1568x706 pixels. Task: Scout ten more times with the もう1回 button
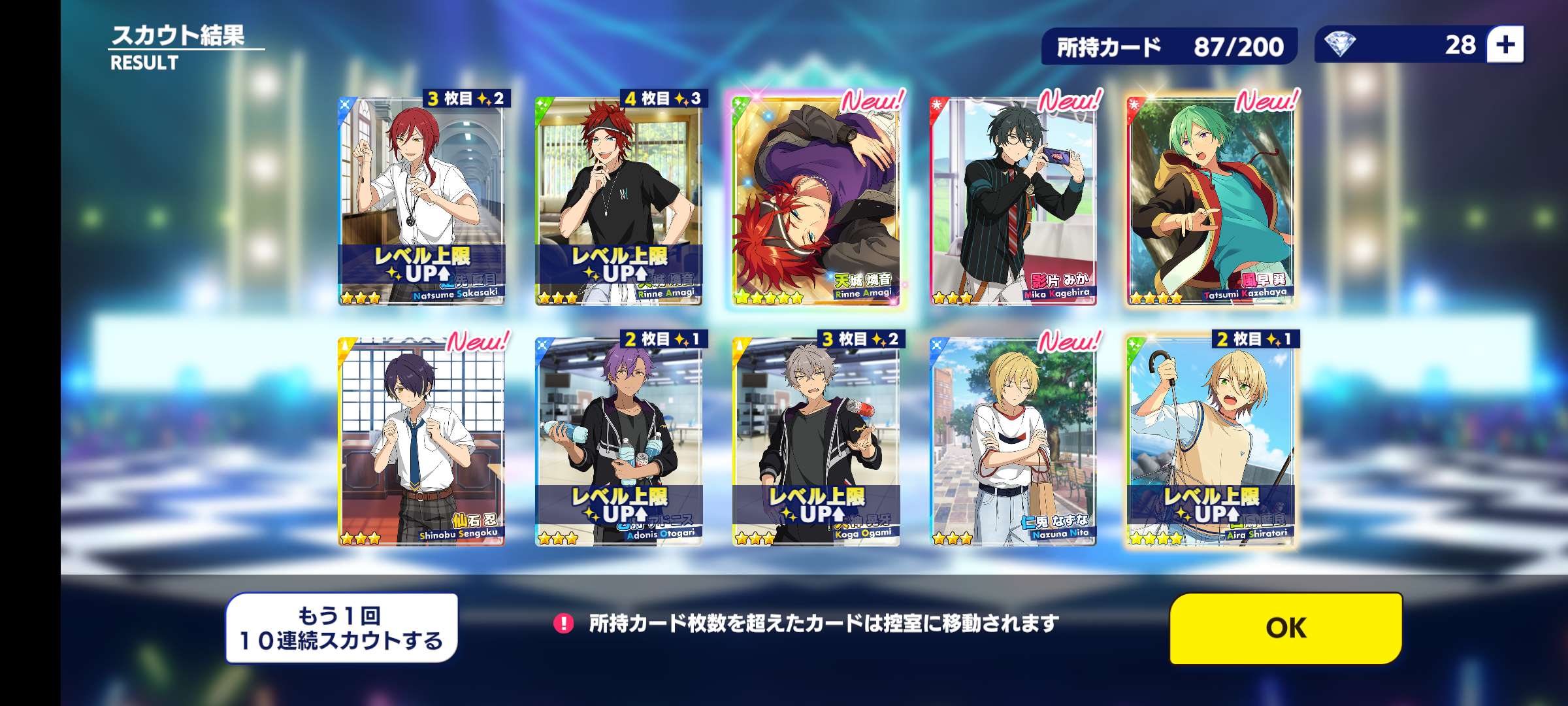coord(342,628)
